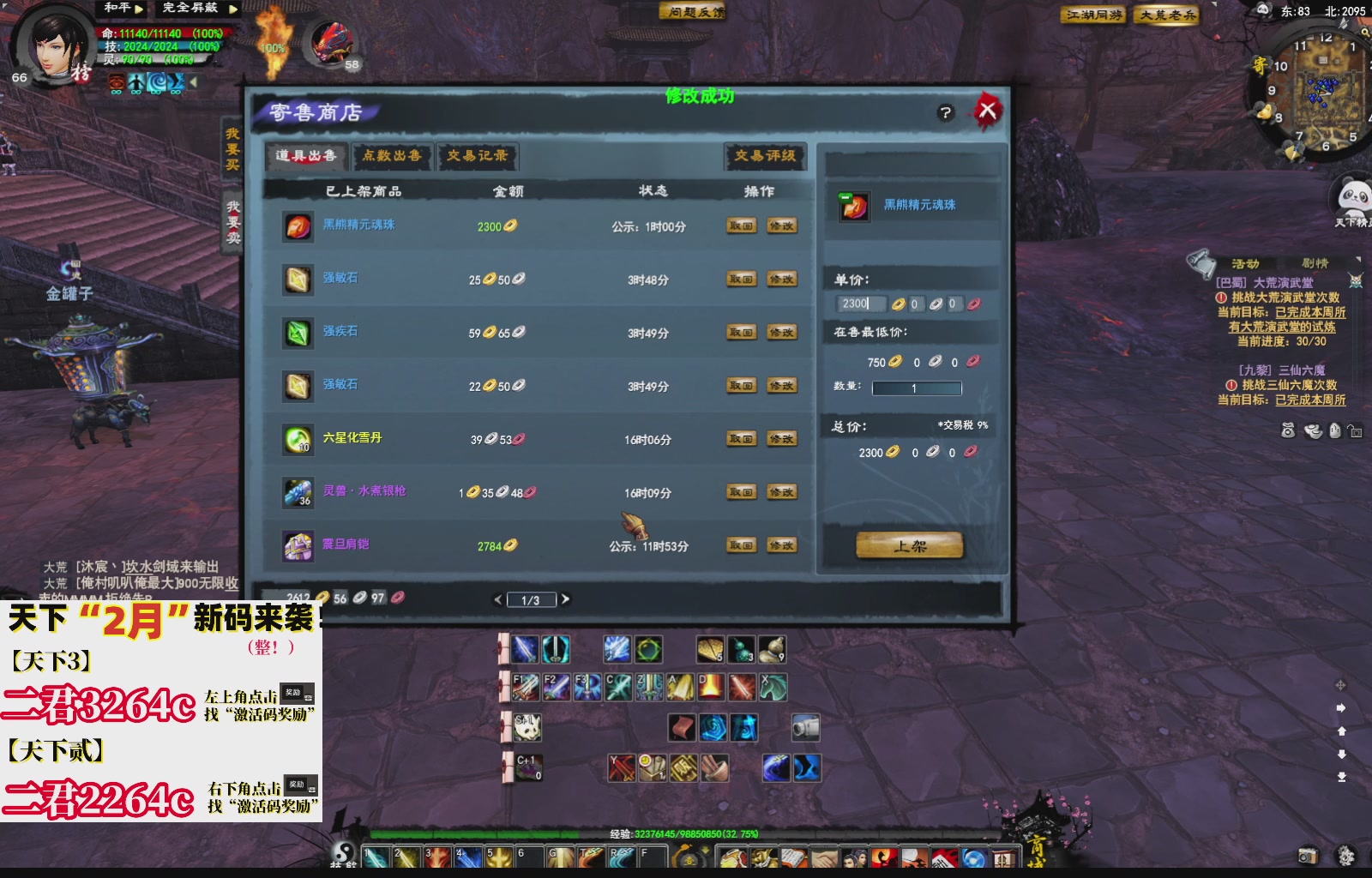
Task: Open the 商城 shop icon at bottom right
Action: coord(1005,857)
